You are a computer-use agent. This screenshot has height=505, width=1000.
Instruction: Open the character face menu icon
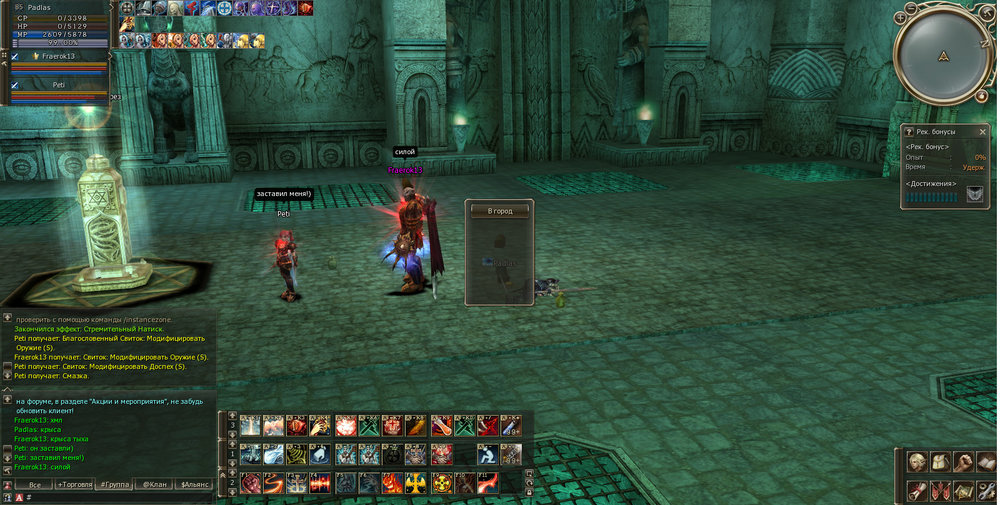tap(916, 463)
